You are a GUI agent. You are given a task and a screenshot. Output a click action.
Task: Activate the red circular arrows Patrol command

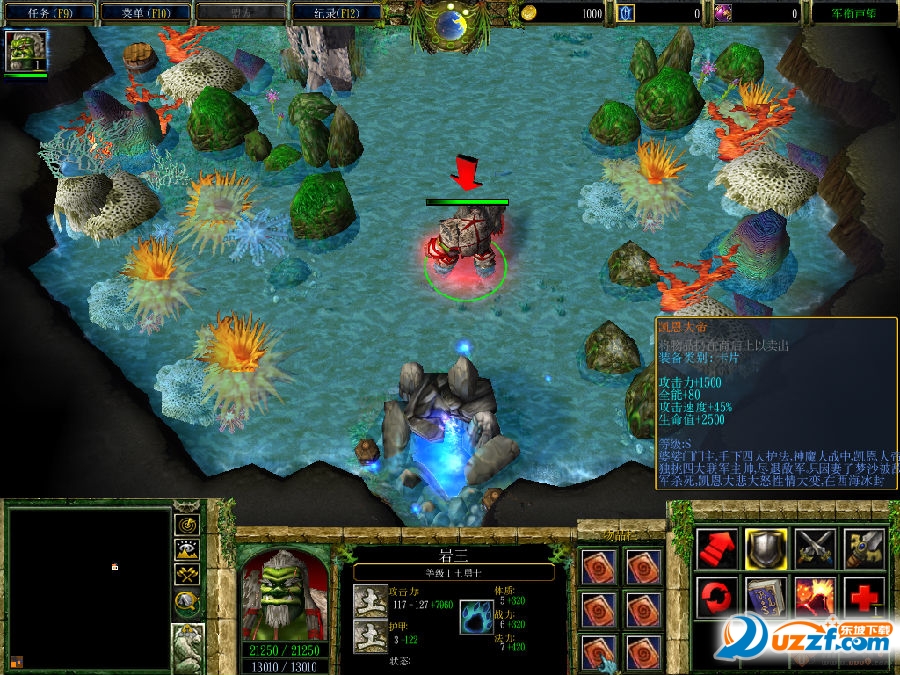coord(717,598)
